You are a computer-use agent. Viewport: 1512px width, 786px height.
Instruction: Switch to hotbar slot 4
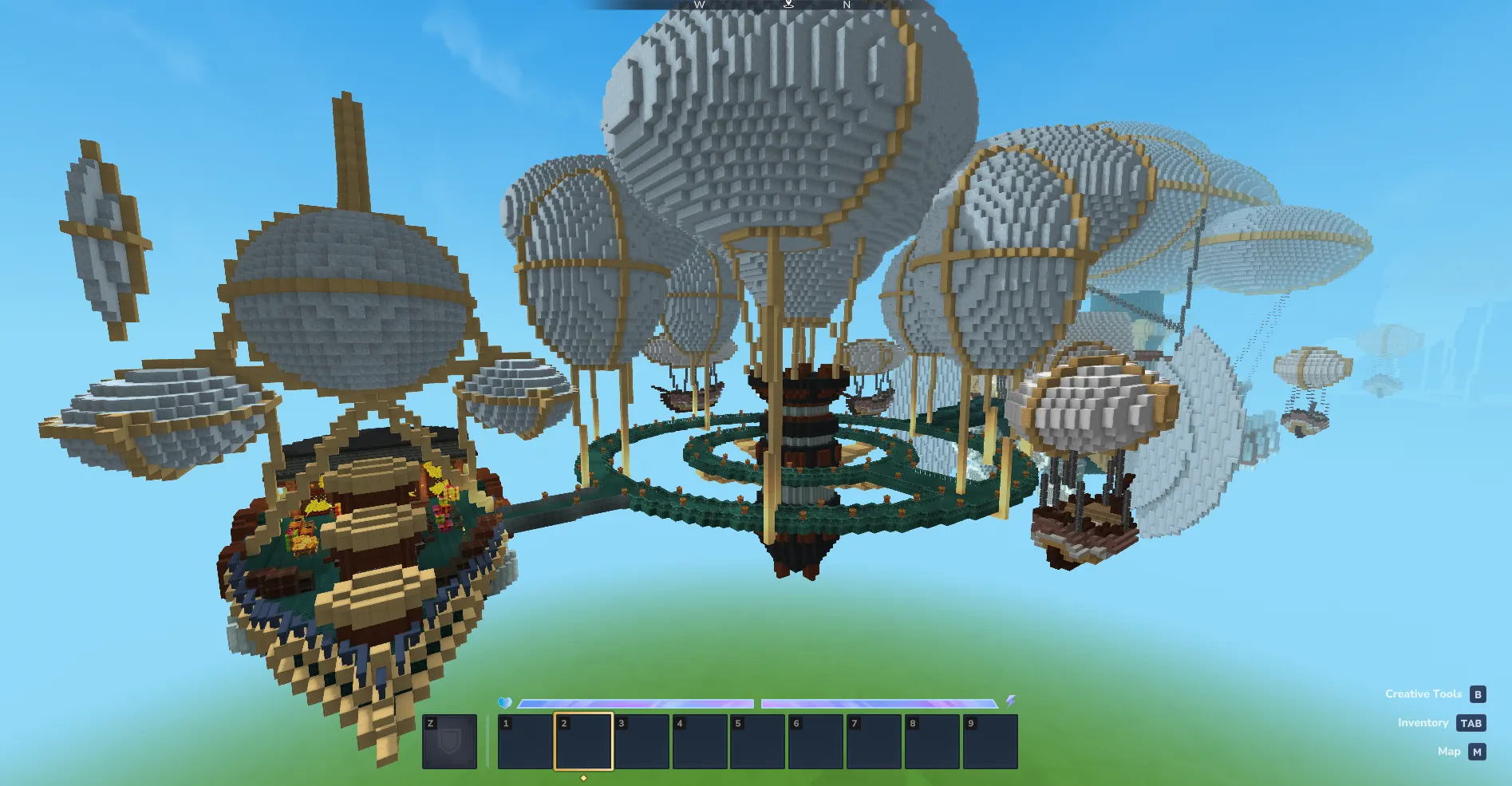tap(700, 742)
